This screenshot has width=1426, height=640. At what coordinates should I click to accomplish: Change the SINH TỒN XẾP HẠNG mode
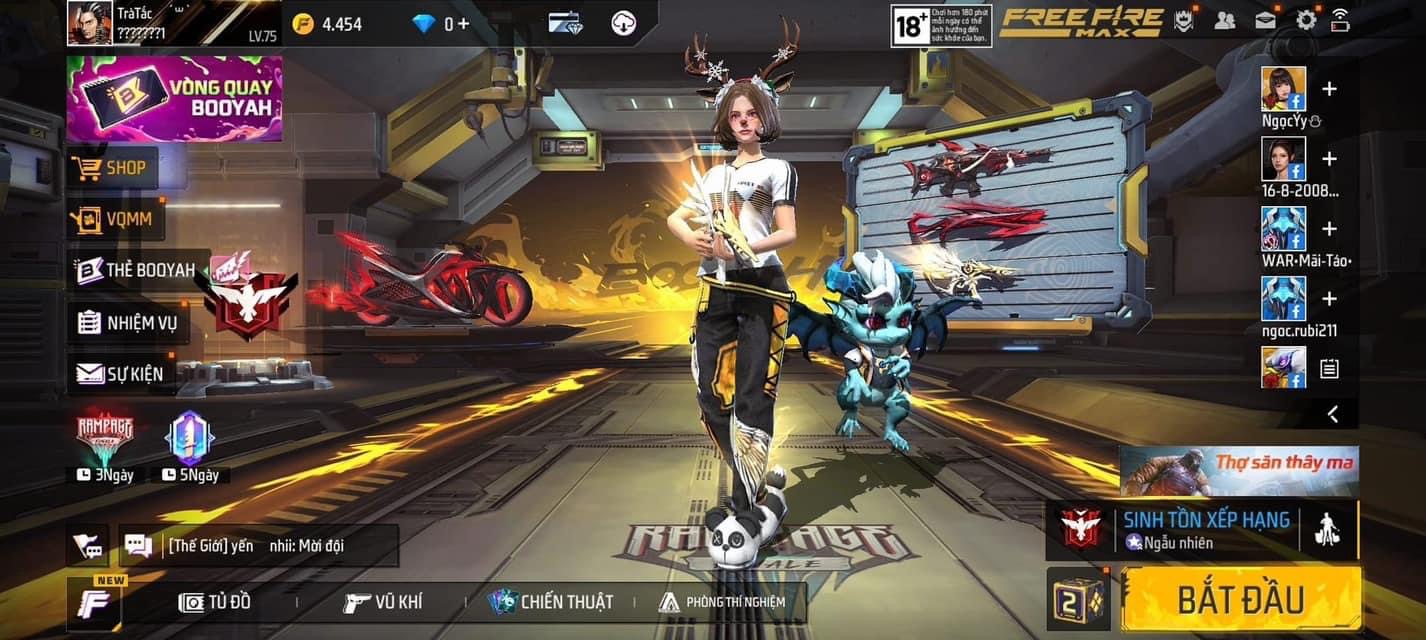(x=1180, y=530)
